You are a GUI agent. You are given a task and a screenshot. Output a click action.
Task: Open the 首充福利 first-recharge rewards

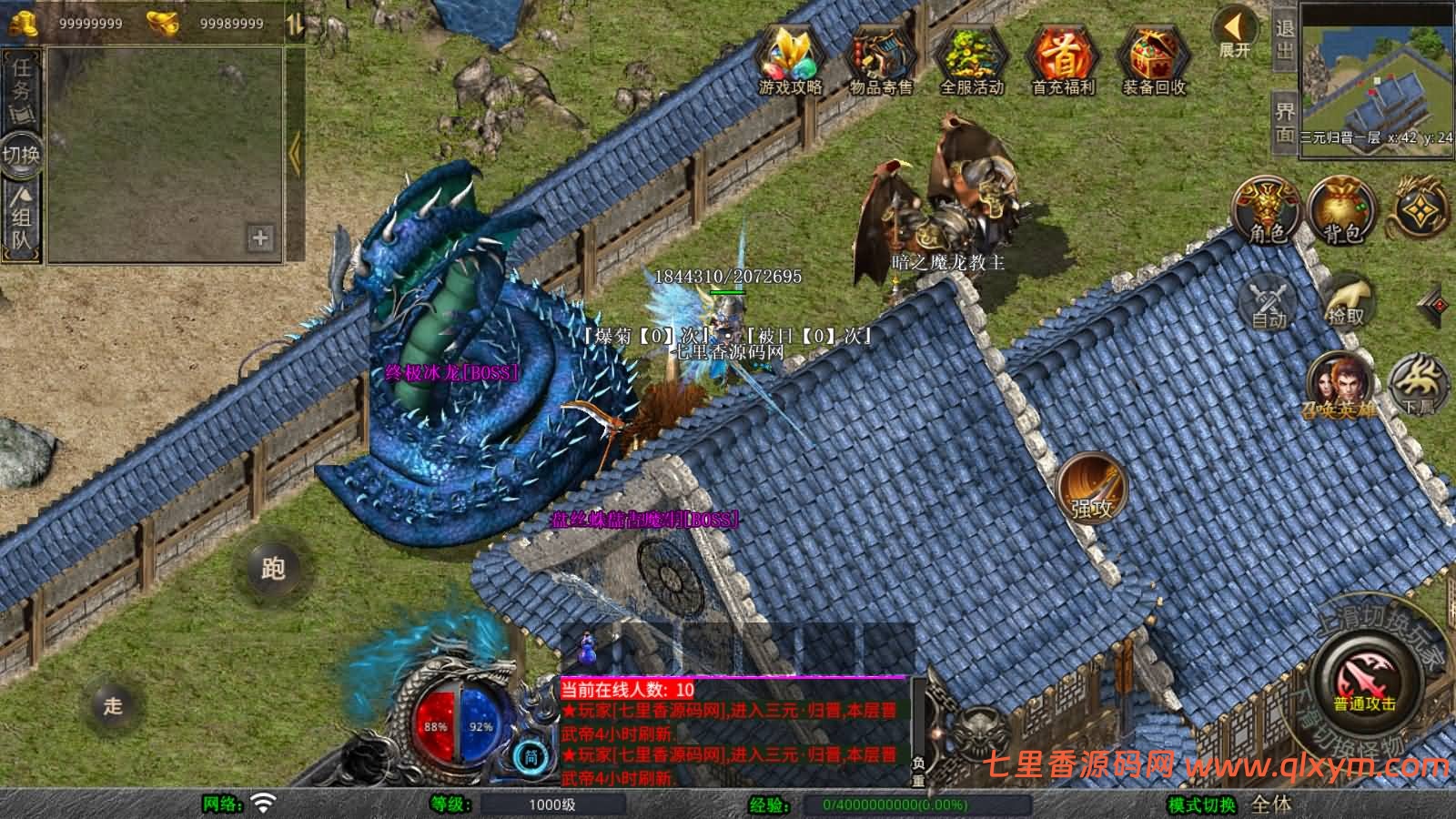pyautogui.click(x=1062, y=58)
